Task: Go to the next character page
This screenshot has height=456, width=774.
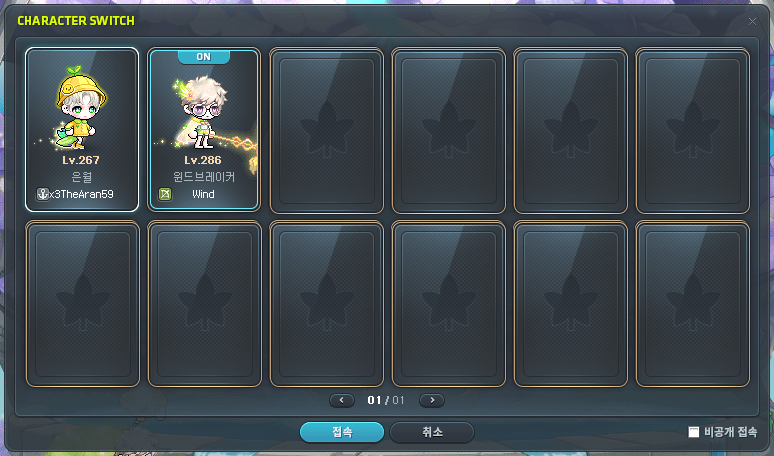Action: [431, 400]
